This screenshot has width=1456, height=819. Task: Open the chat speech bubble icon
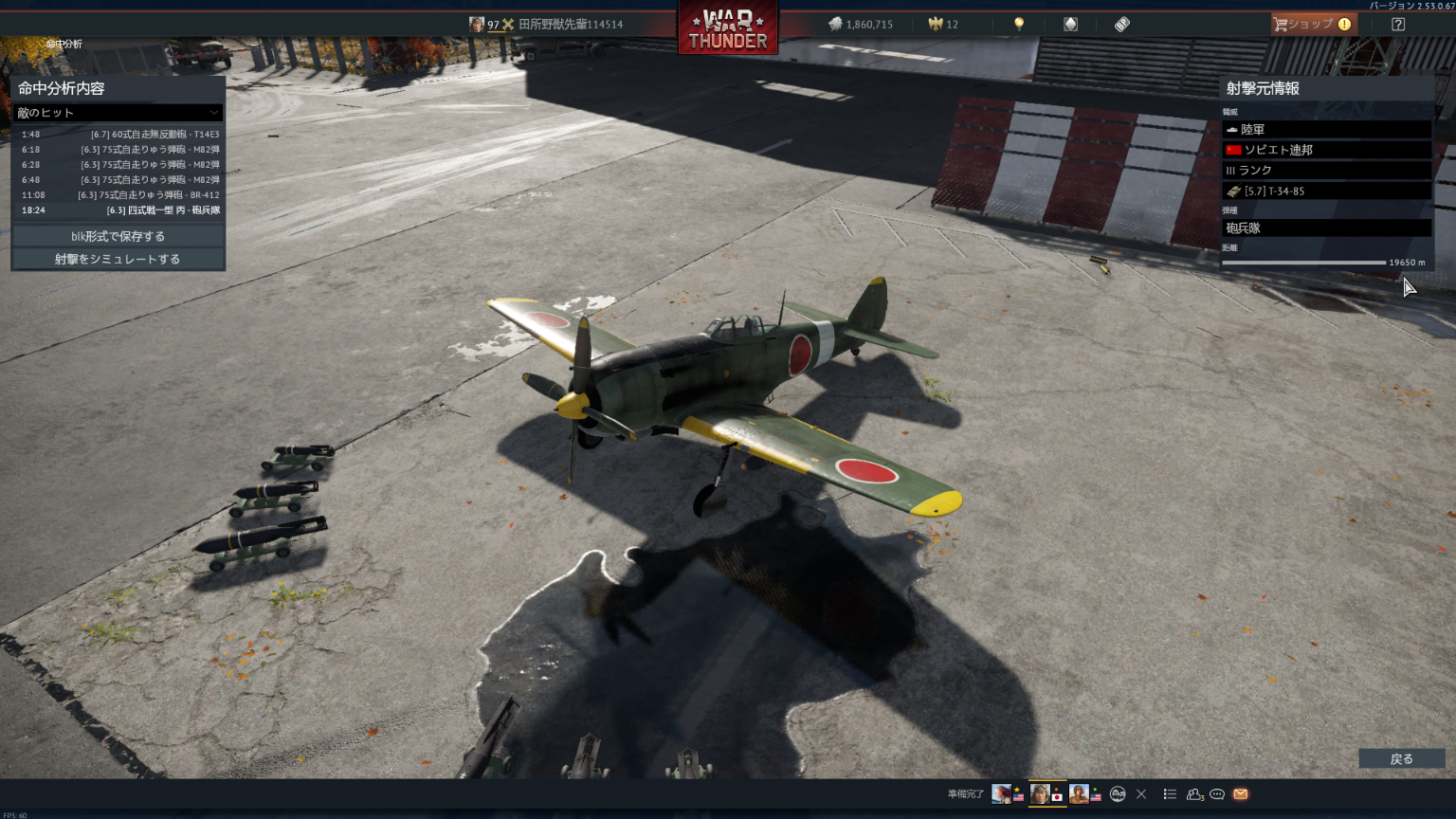1217,794
